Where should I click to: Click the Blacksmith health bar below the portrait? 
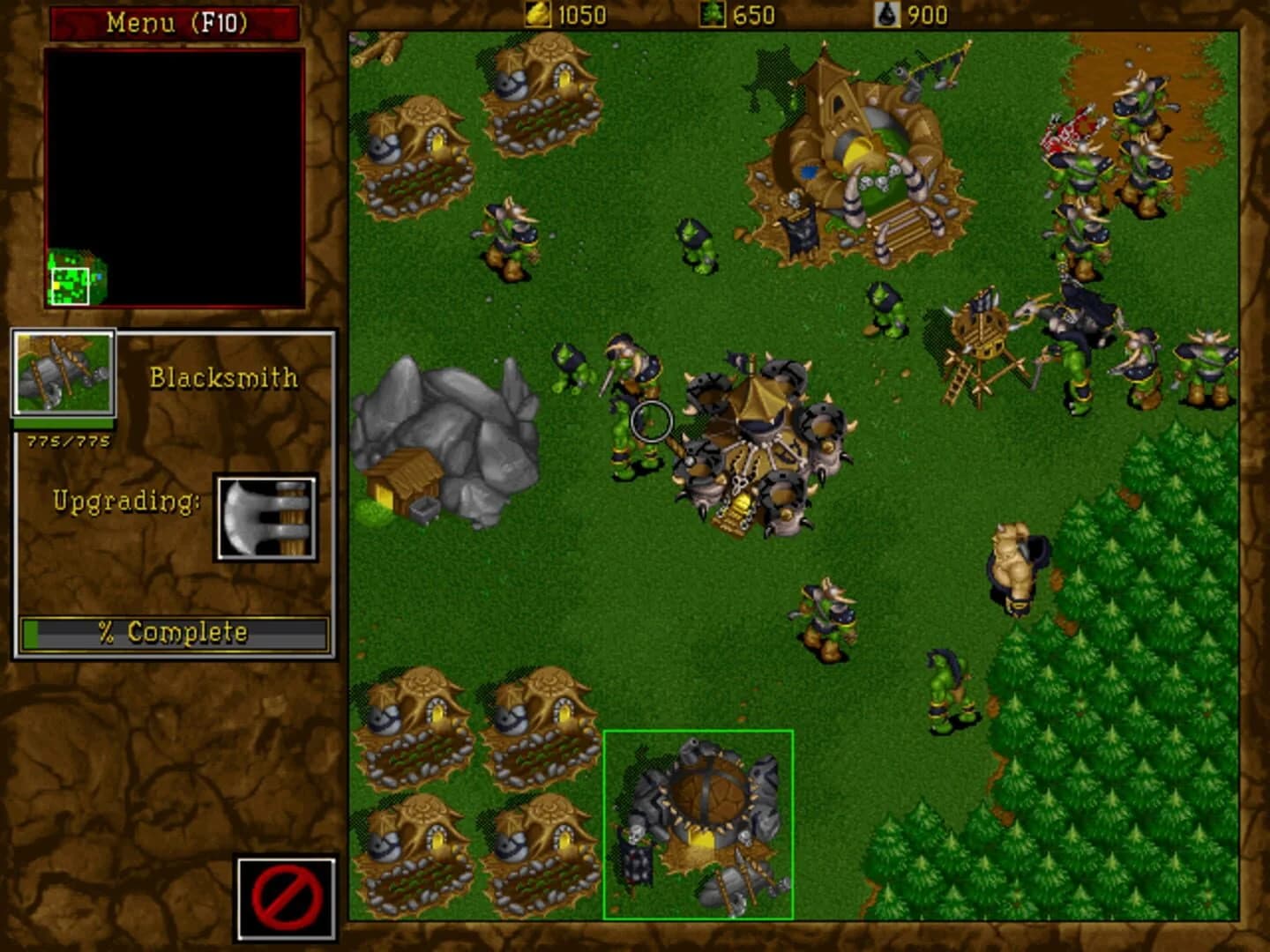62,426
